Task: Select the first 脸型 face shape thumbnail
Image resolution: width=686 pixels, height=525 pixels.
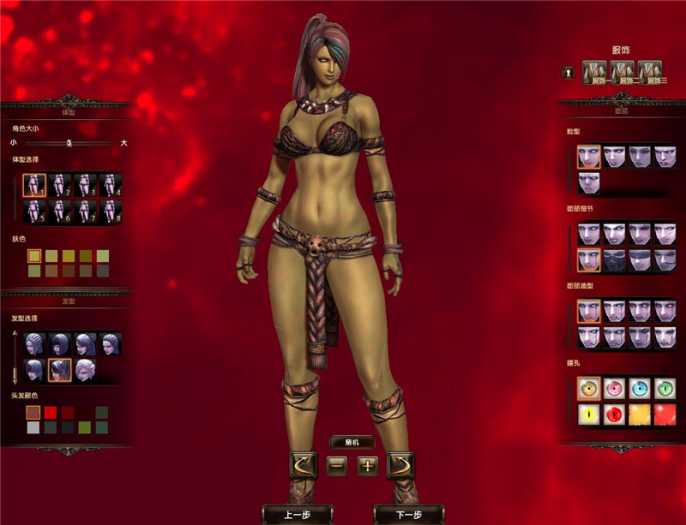Action: (x=588, y=156)
